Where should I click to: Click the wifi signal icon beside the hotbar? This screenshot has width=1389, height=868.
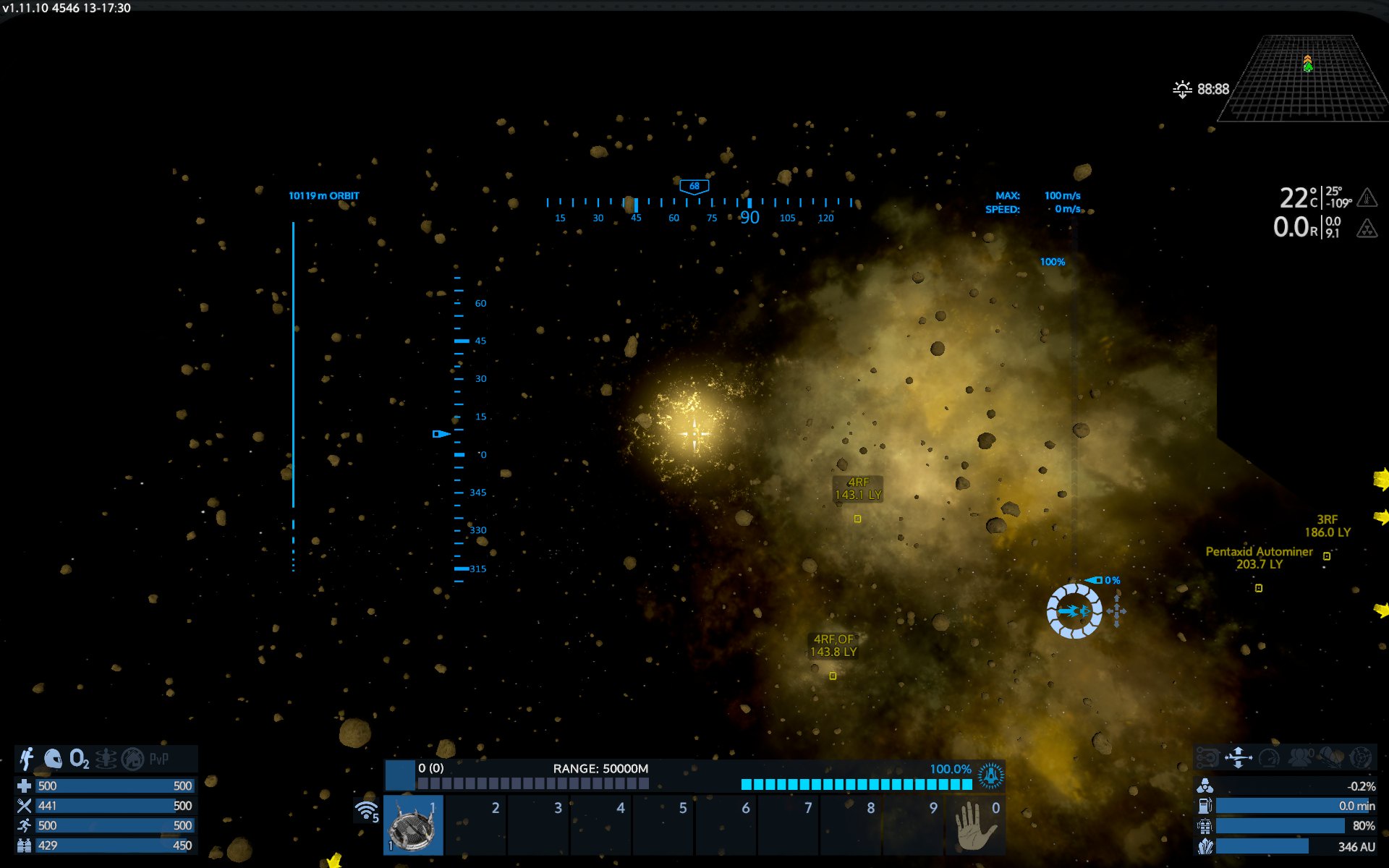(x=367, y=811)
